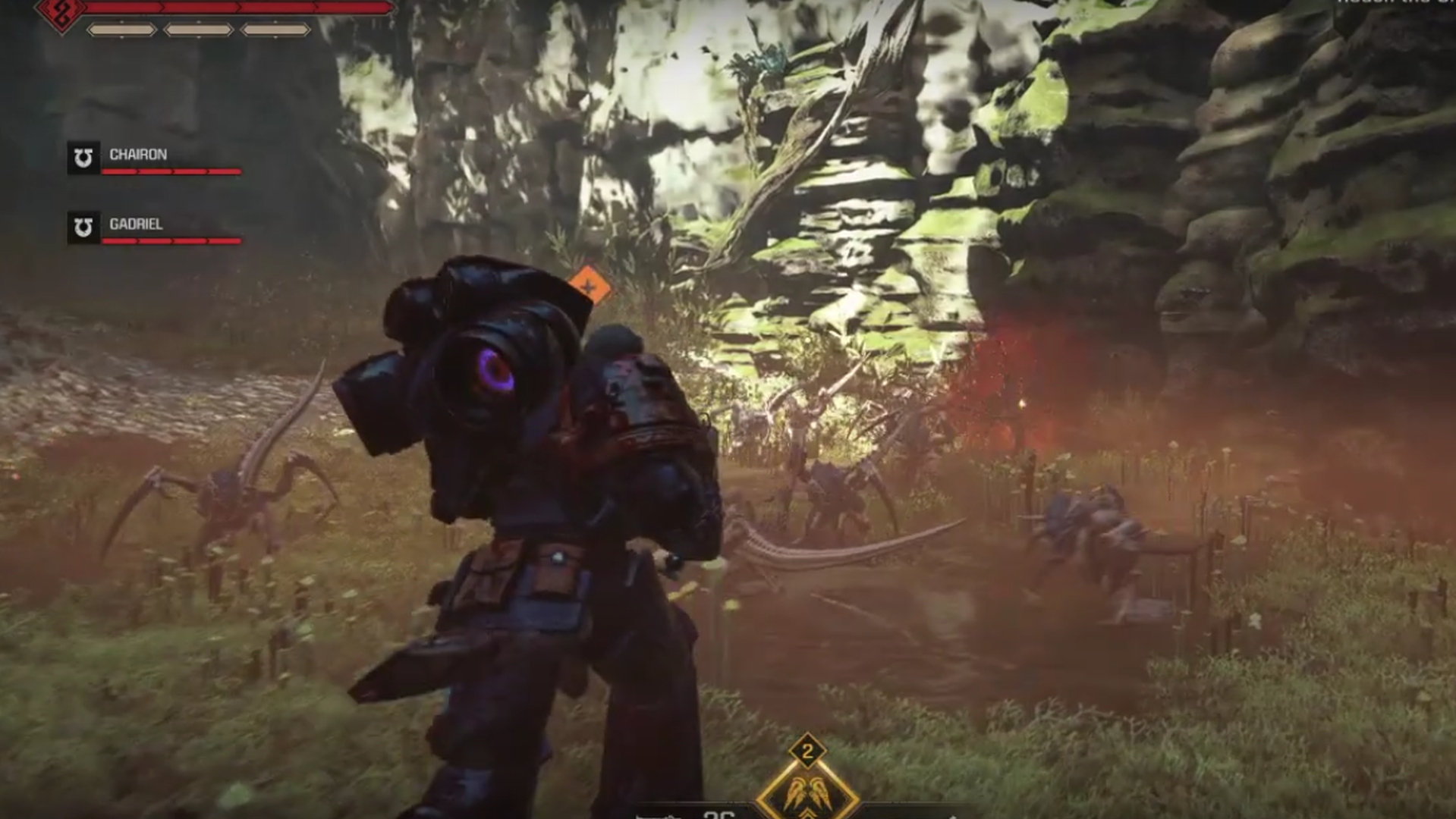
Task: Toggle the third armor segment pip
Action: pos(275,30)
